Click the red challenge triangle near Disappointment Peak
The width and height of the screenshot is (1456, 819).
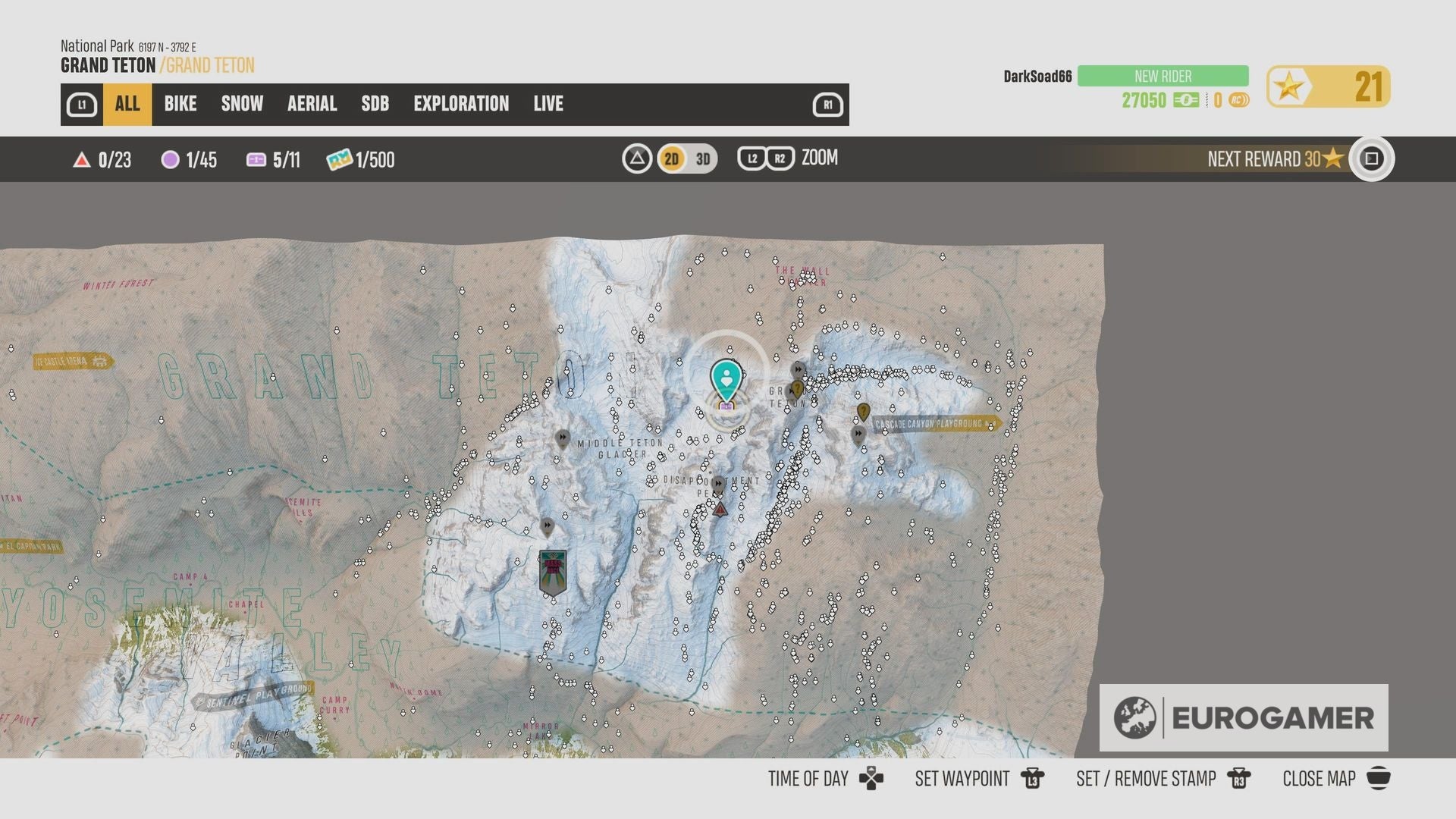click(x=719, y=510)
